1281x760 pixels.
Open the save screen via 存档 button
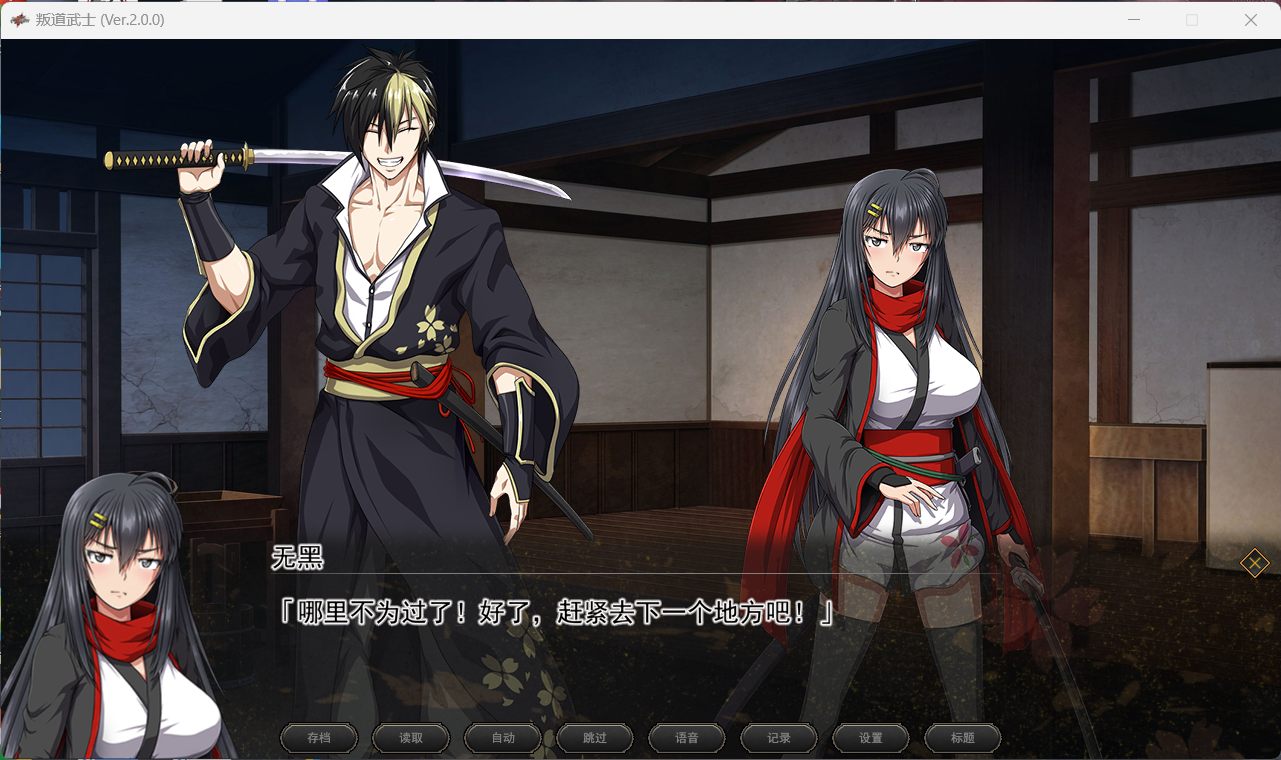(x=318, y=738)
